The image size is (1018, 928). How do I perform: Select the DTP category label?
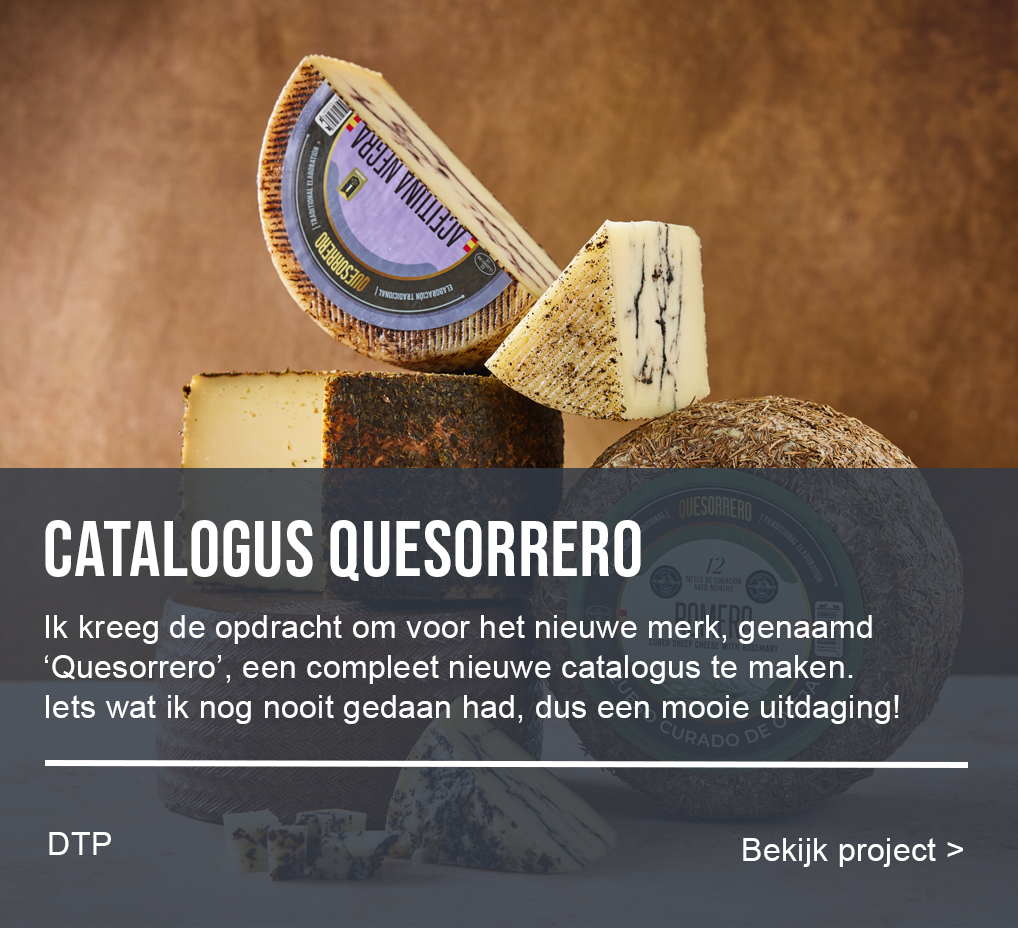pos(79,844)
